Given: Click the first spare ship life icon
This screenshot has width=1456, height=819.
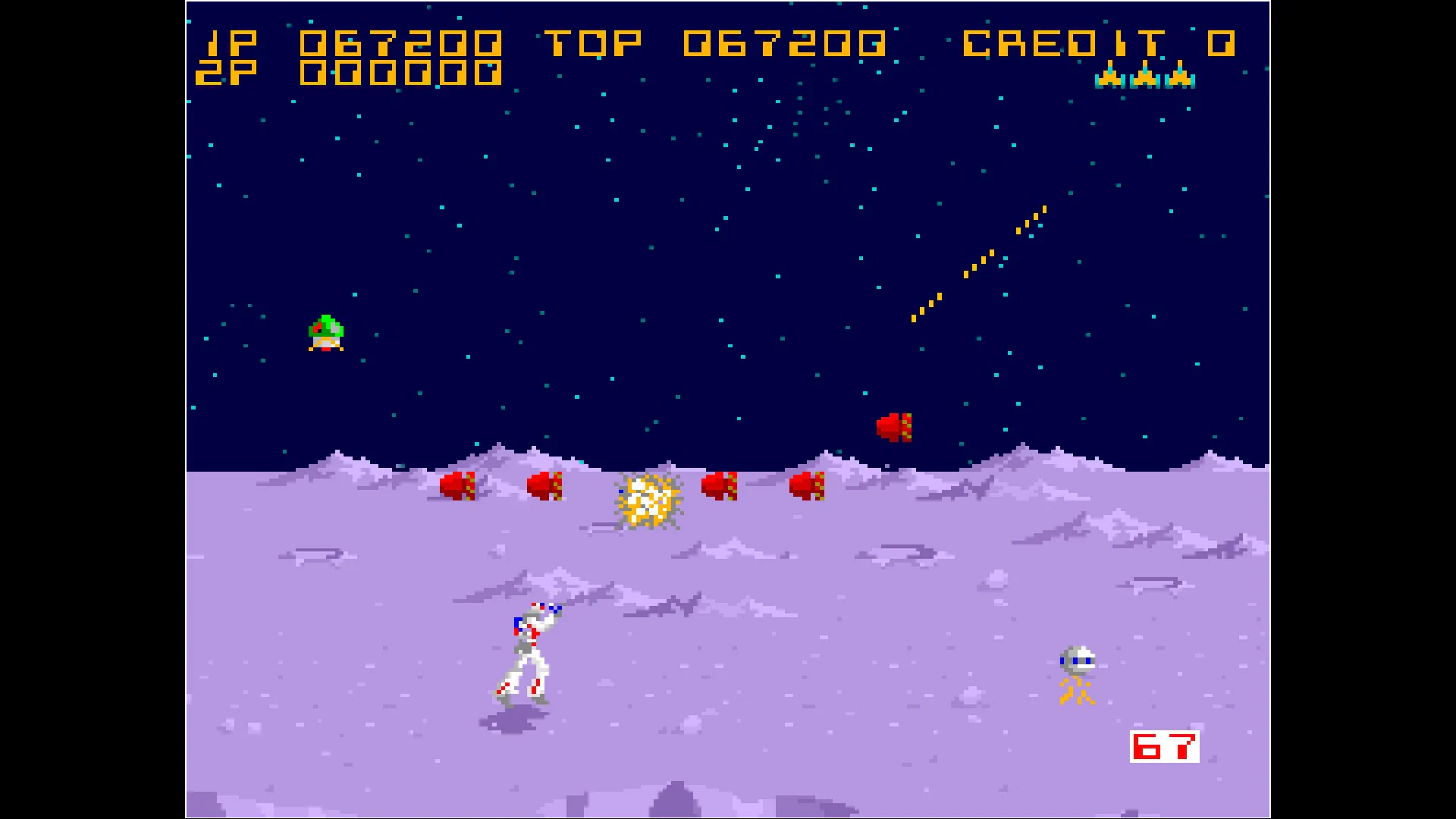Looking at the screenshot, I should [x=1109, y=78].
